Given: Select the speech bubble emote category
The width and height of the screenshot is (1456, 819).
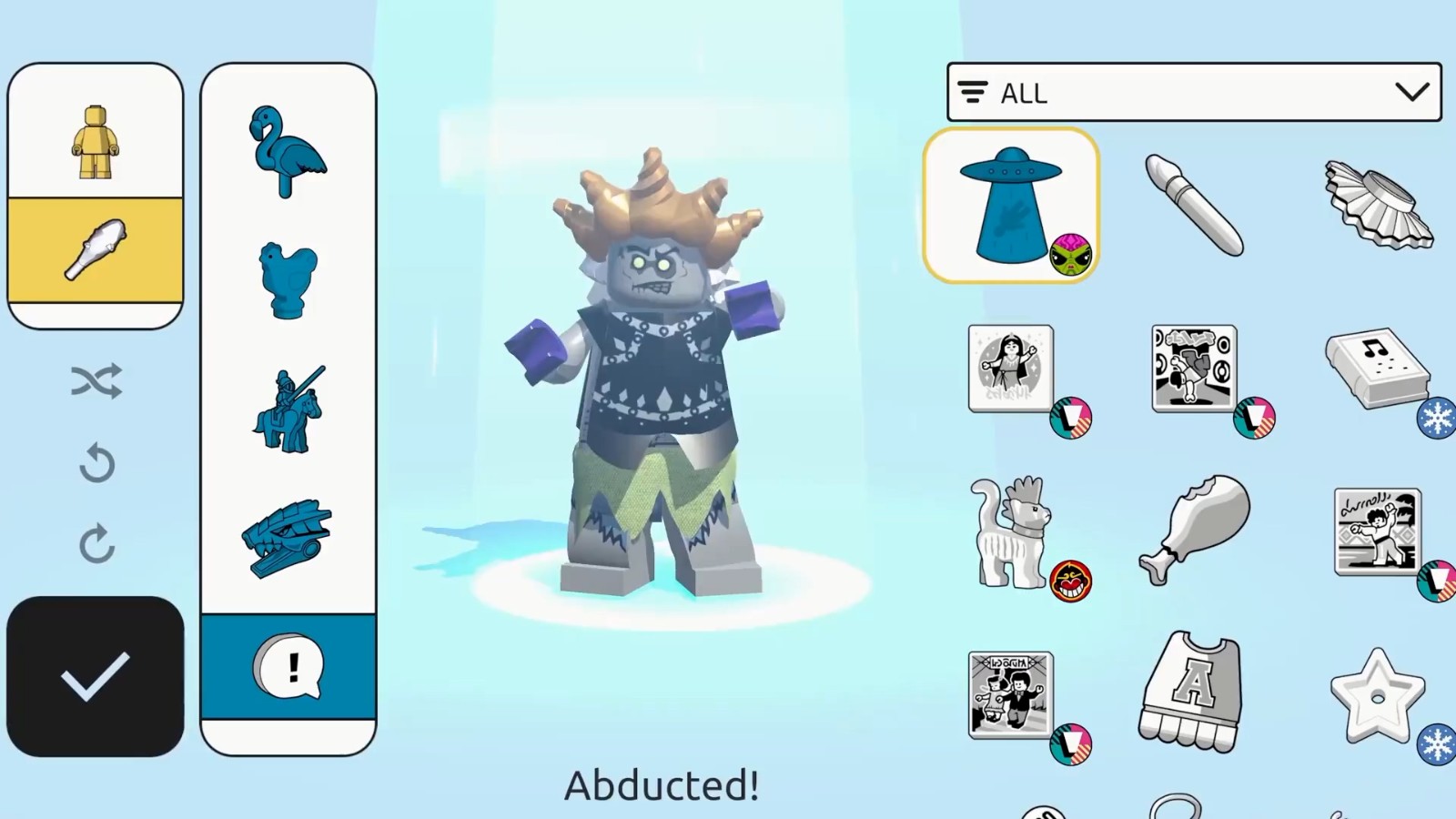Looking at the screenshot, I should point(288,667).
